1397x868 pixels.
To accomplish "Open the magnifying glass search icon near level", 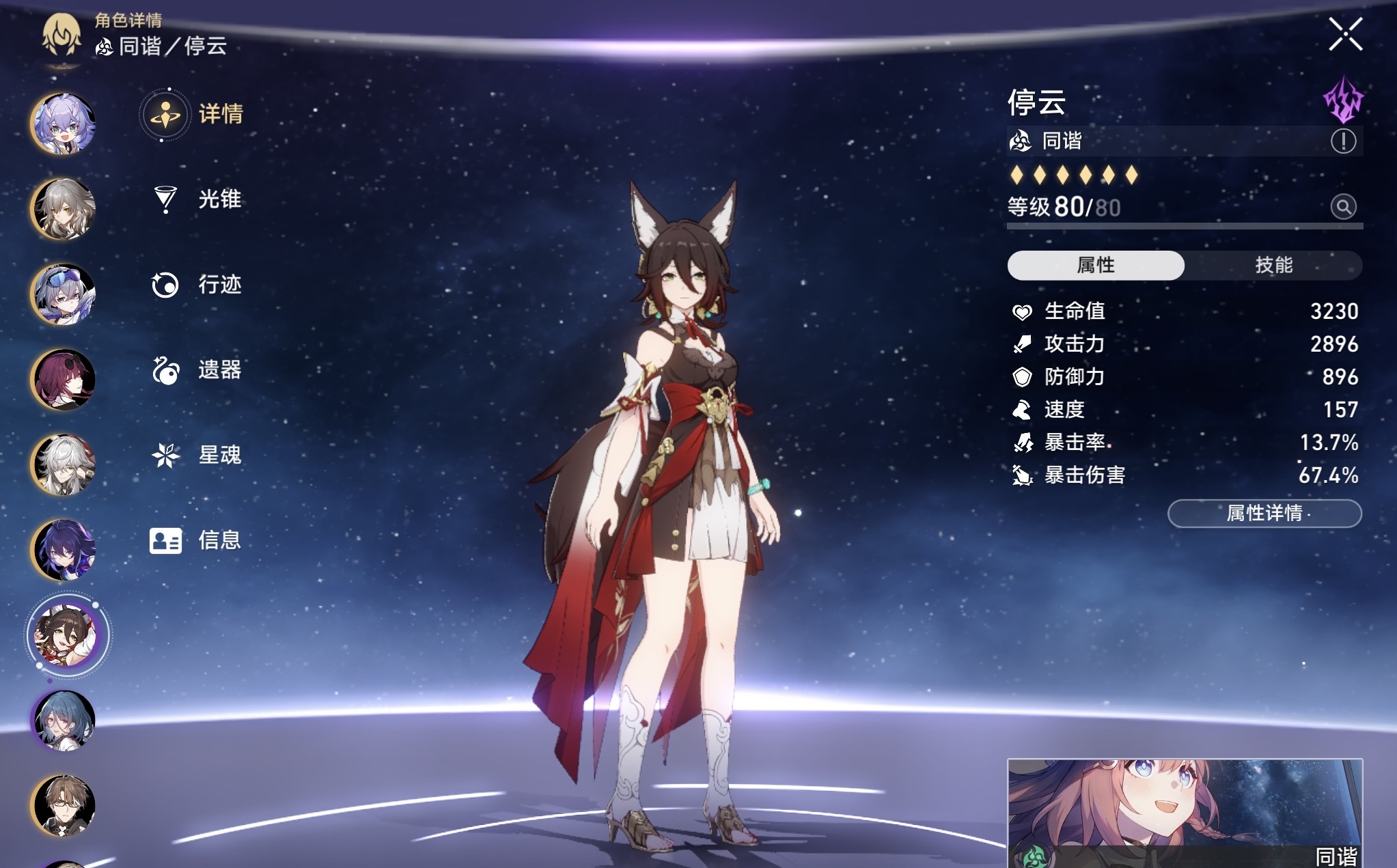I will (x=1343, y=207).
